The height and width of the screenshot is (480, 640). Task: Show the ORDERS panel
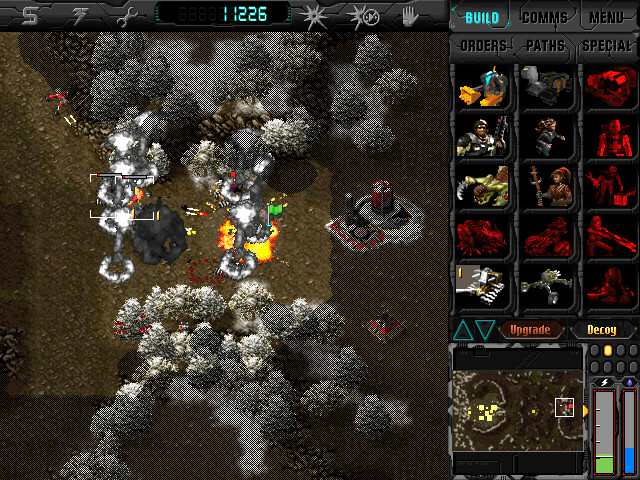(481, 46)
